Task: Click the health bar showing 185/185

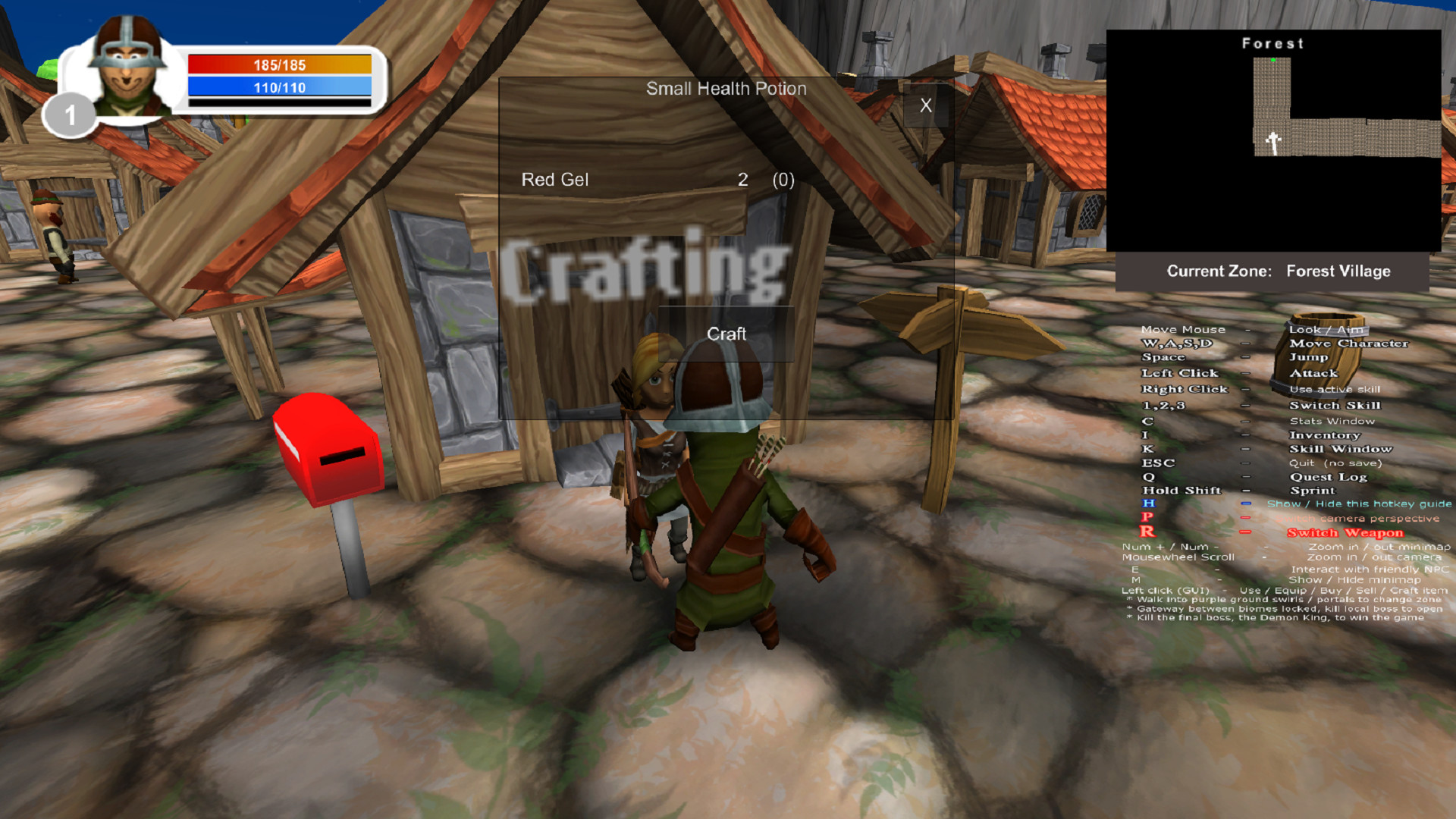Action: (279, 65)
